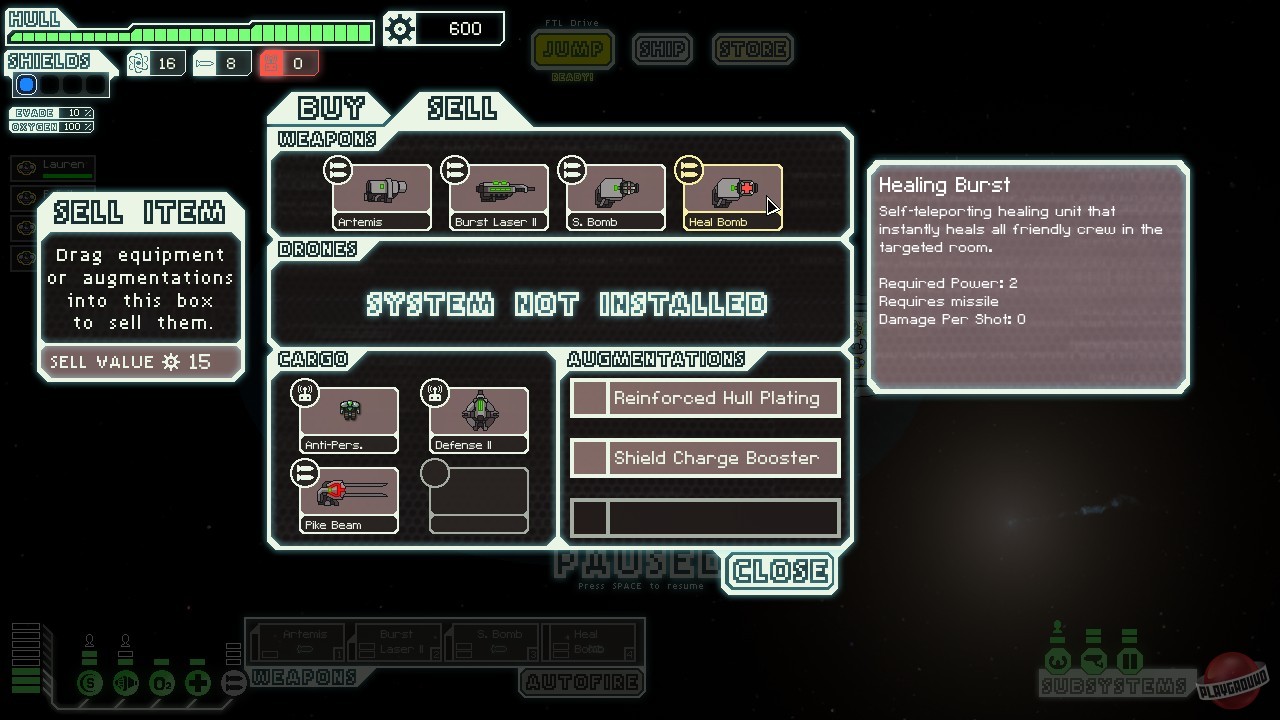Click the S. Bomb weapon icon

tap(614, 193)
